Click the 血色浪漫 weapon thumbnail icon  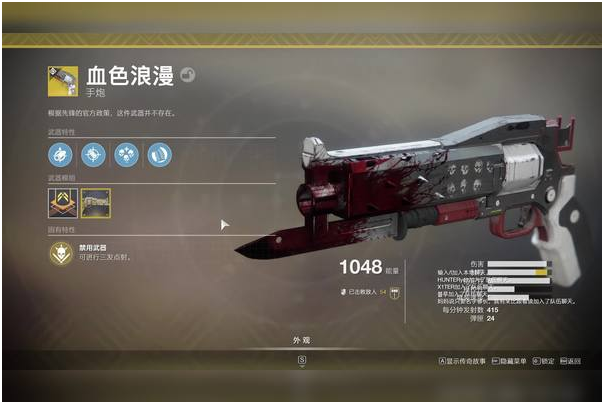click(x=63, y=80)
